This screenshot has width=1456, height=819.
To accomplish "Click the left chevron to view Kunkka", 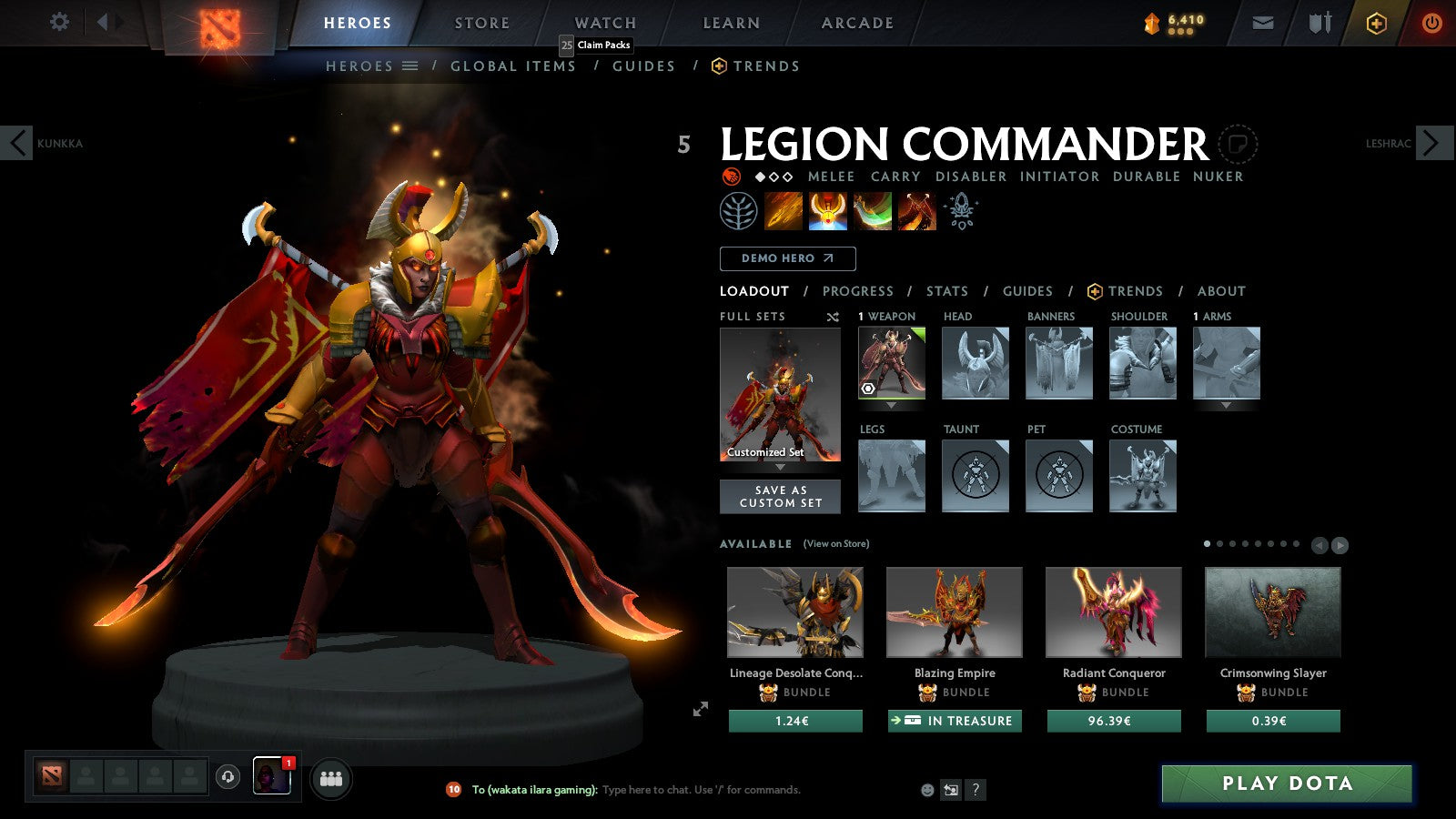I will (15, 143).
